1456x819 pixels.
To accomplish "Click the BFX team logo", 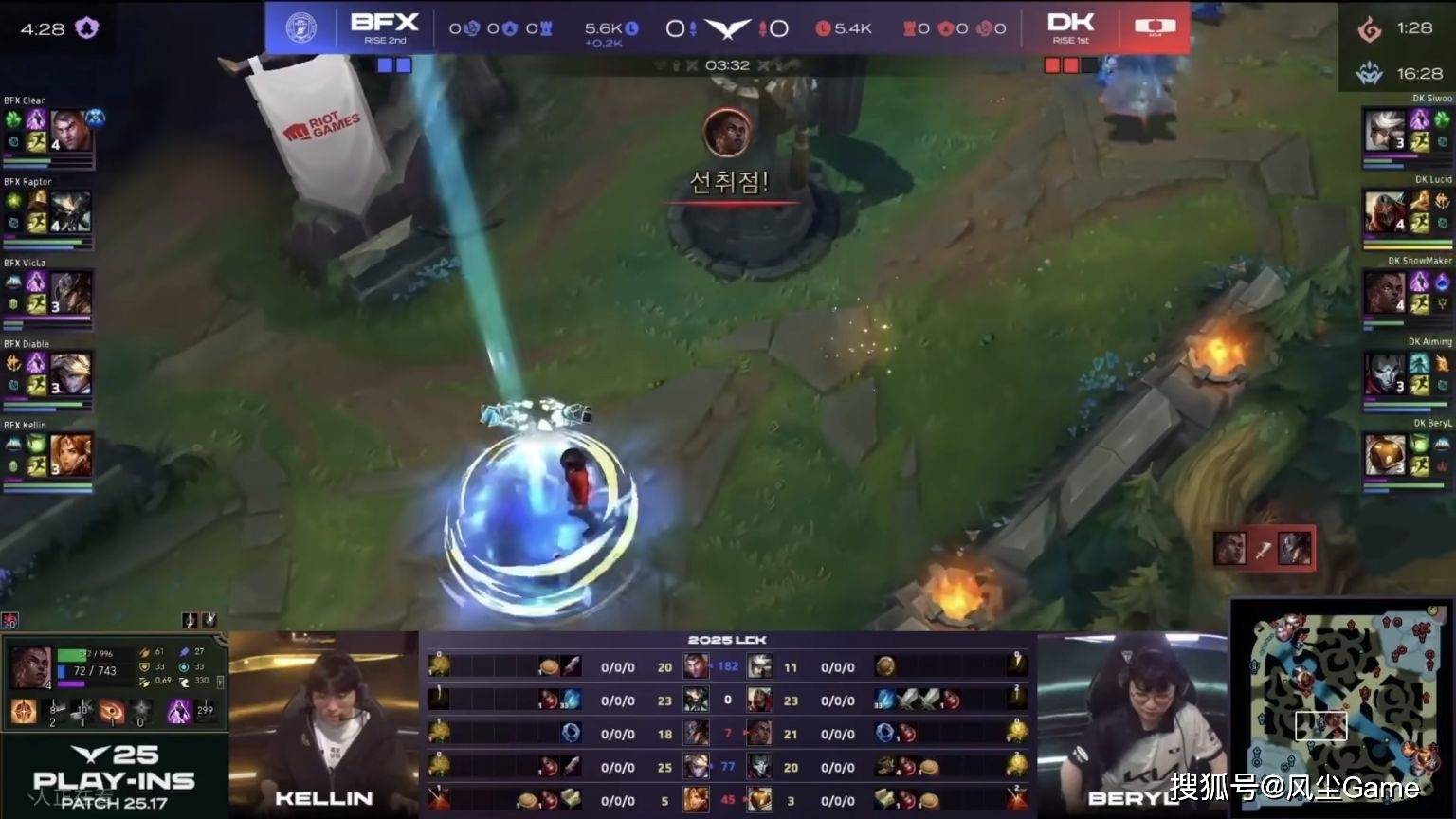I will pyautogui.click(x=300, y=27).
